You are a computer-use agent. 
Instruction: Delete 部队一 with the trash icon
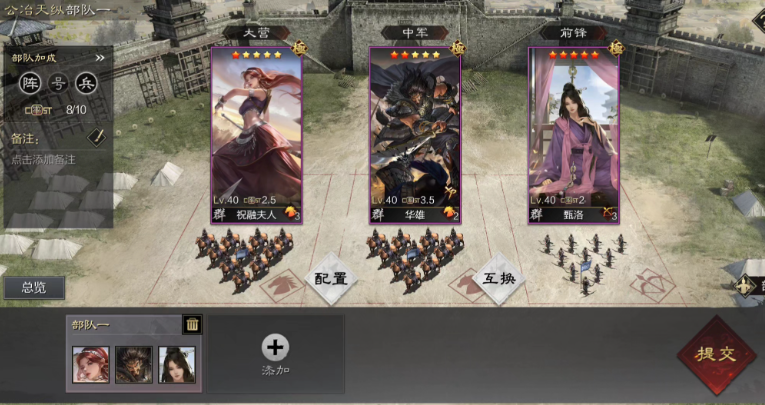pyautogui.click(x=191, y=323)
